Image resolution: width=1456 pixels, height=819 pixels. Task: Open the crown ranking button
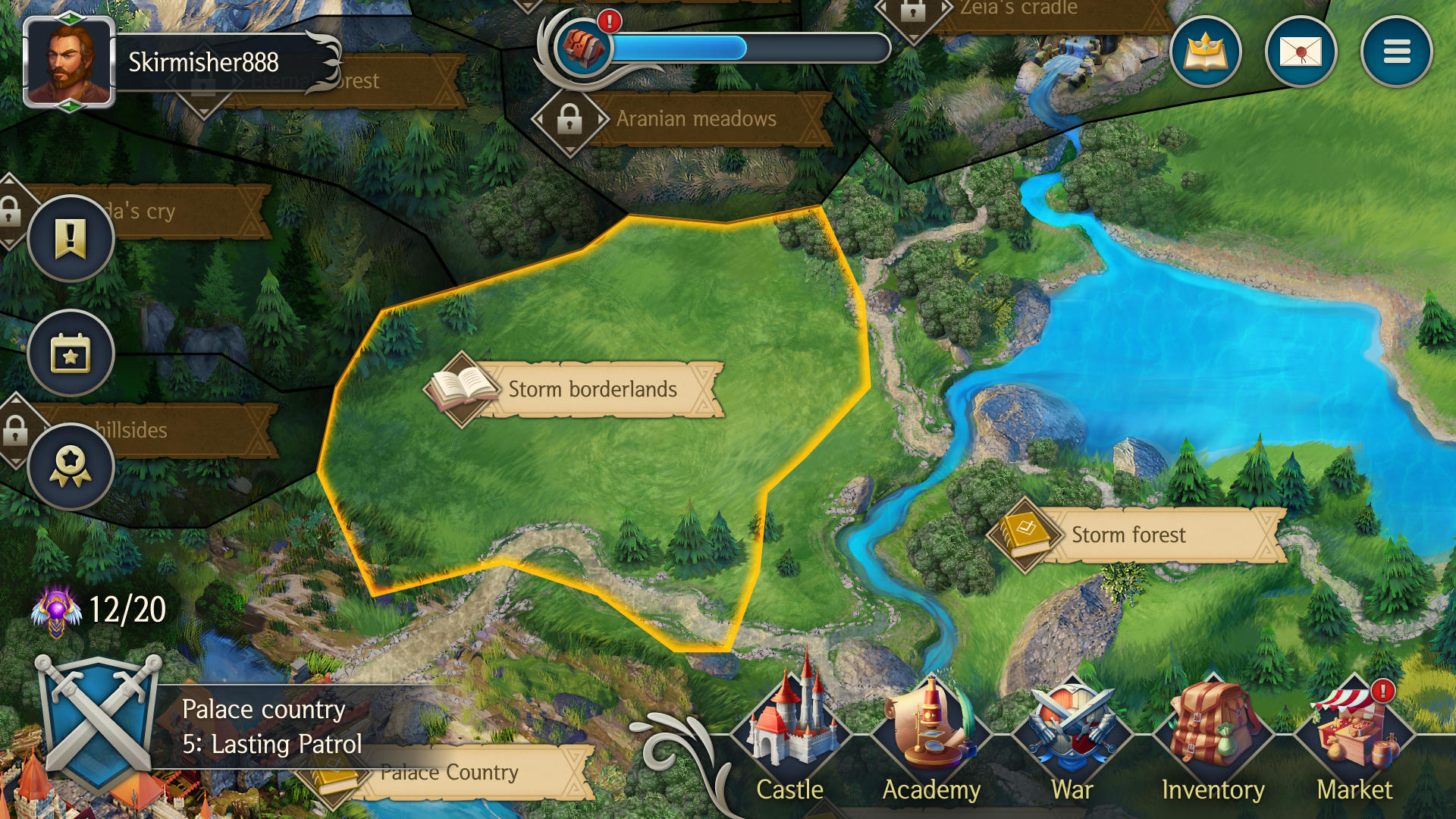pos(1205,52)
